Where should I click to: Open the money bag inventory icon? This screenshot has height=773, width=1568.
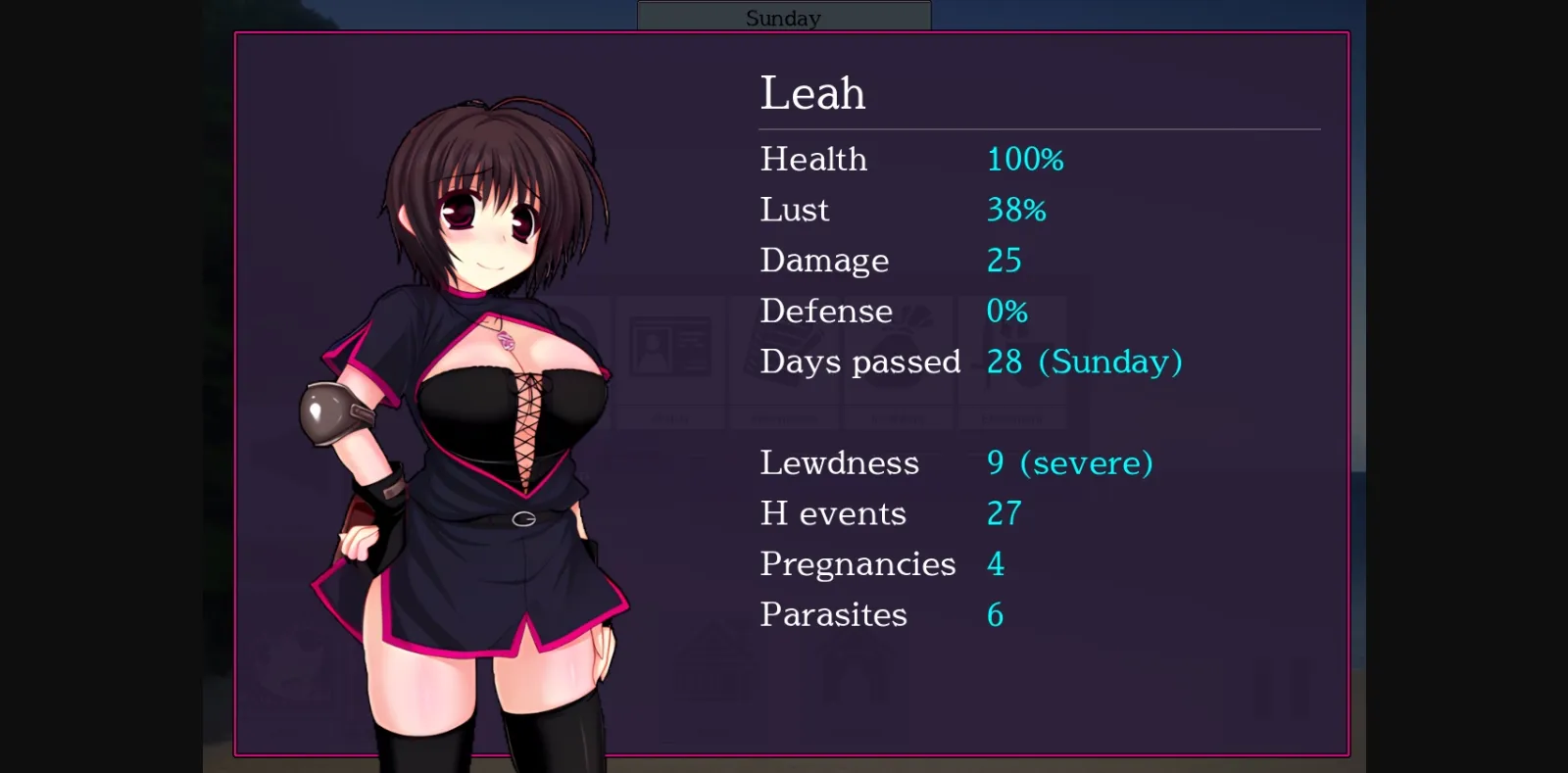click(899, 348)
